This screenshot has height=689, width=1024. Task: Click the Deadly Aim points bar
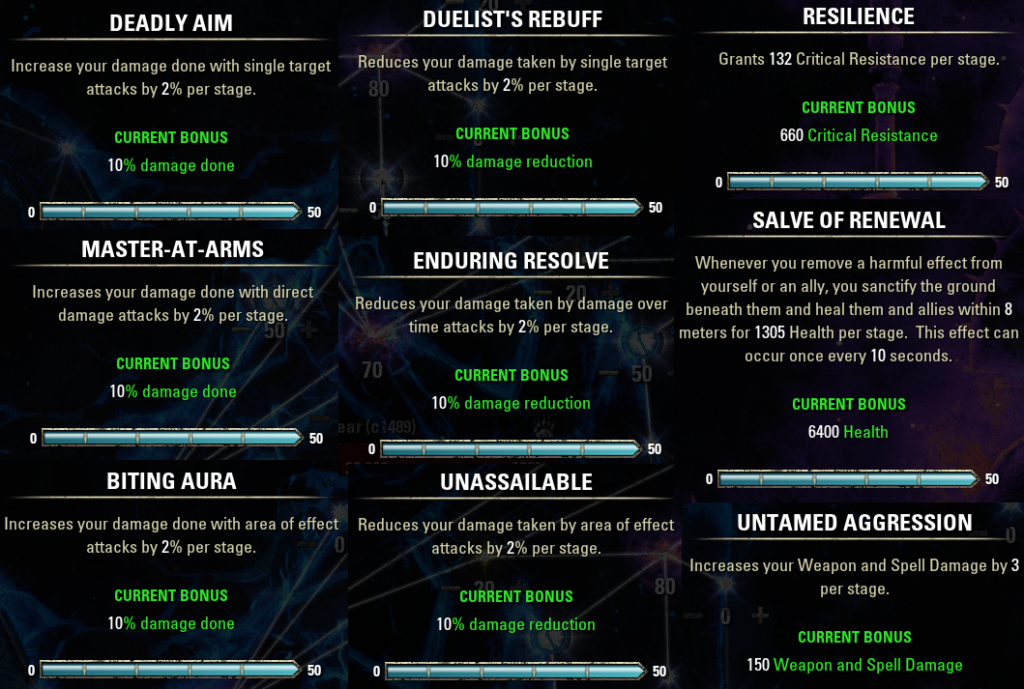(170, 212)
